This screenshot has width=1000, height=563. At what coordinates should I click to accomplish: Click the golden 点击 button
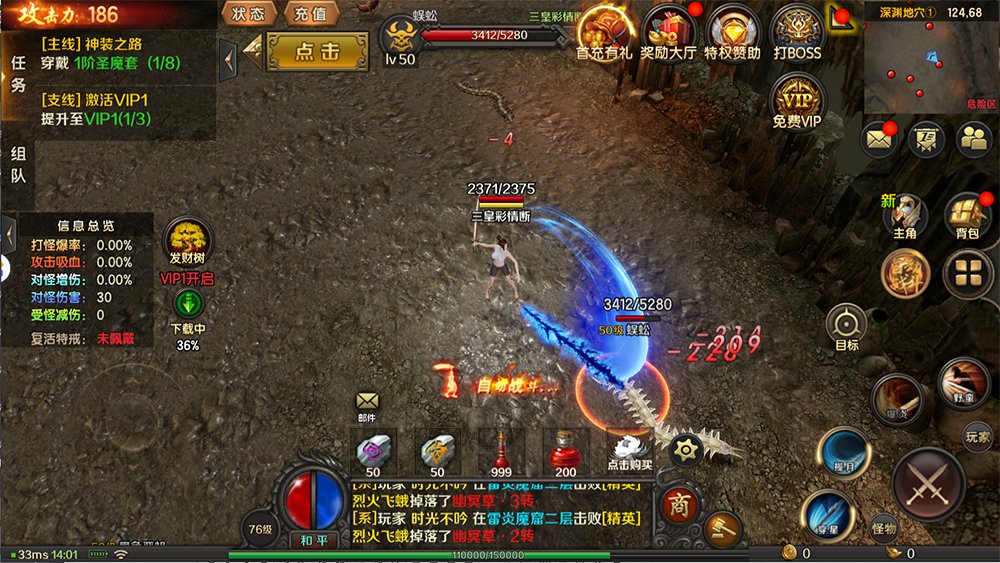[x=316, y=52]
